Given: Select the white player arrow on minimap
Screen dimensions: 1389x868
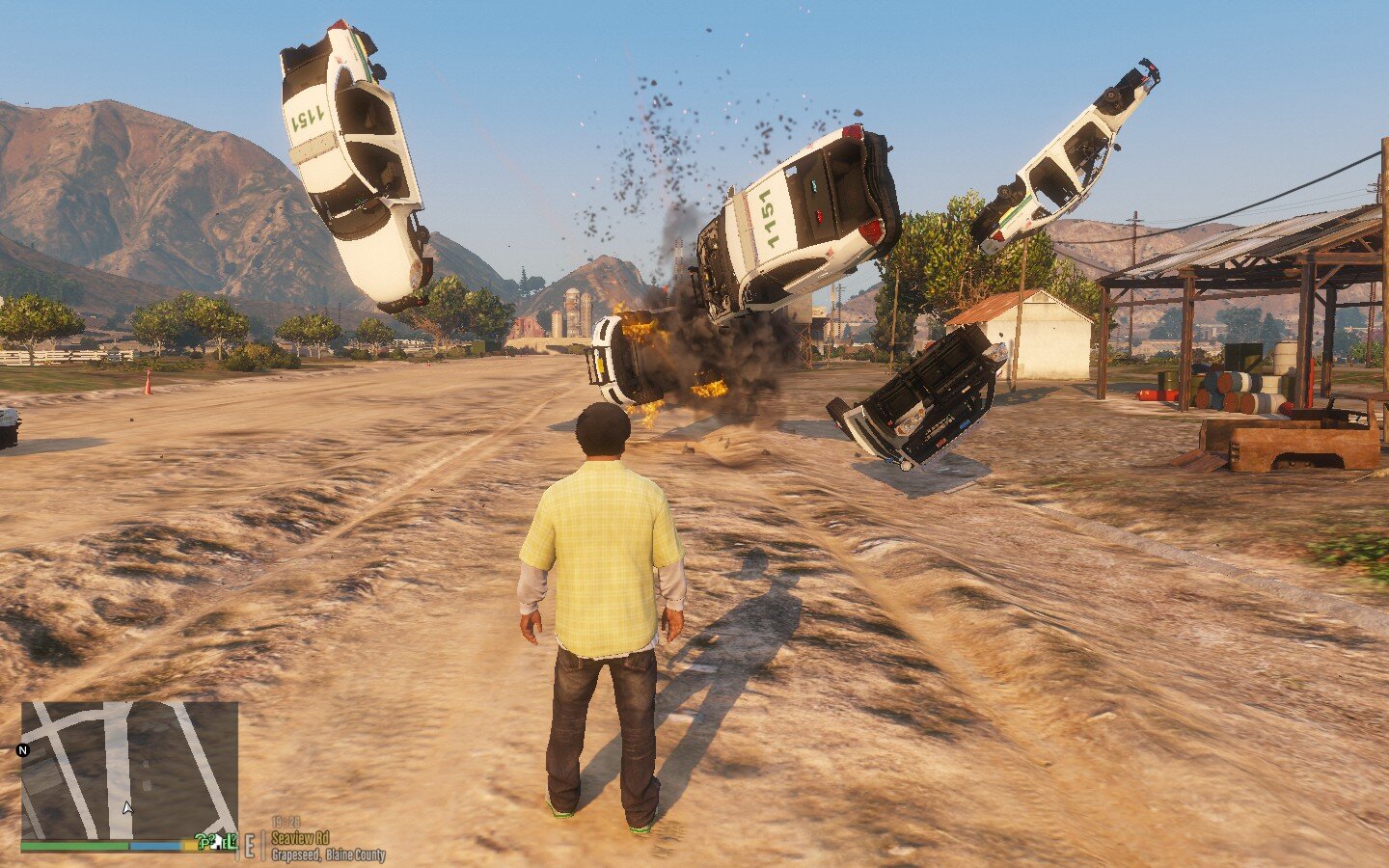Looking at the screenshot, I should tap(127, 807).
